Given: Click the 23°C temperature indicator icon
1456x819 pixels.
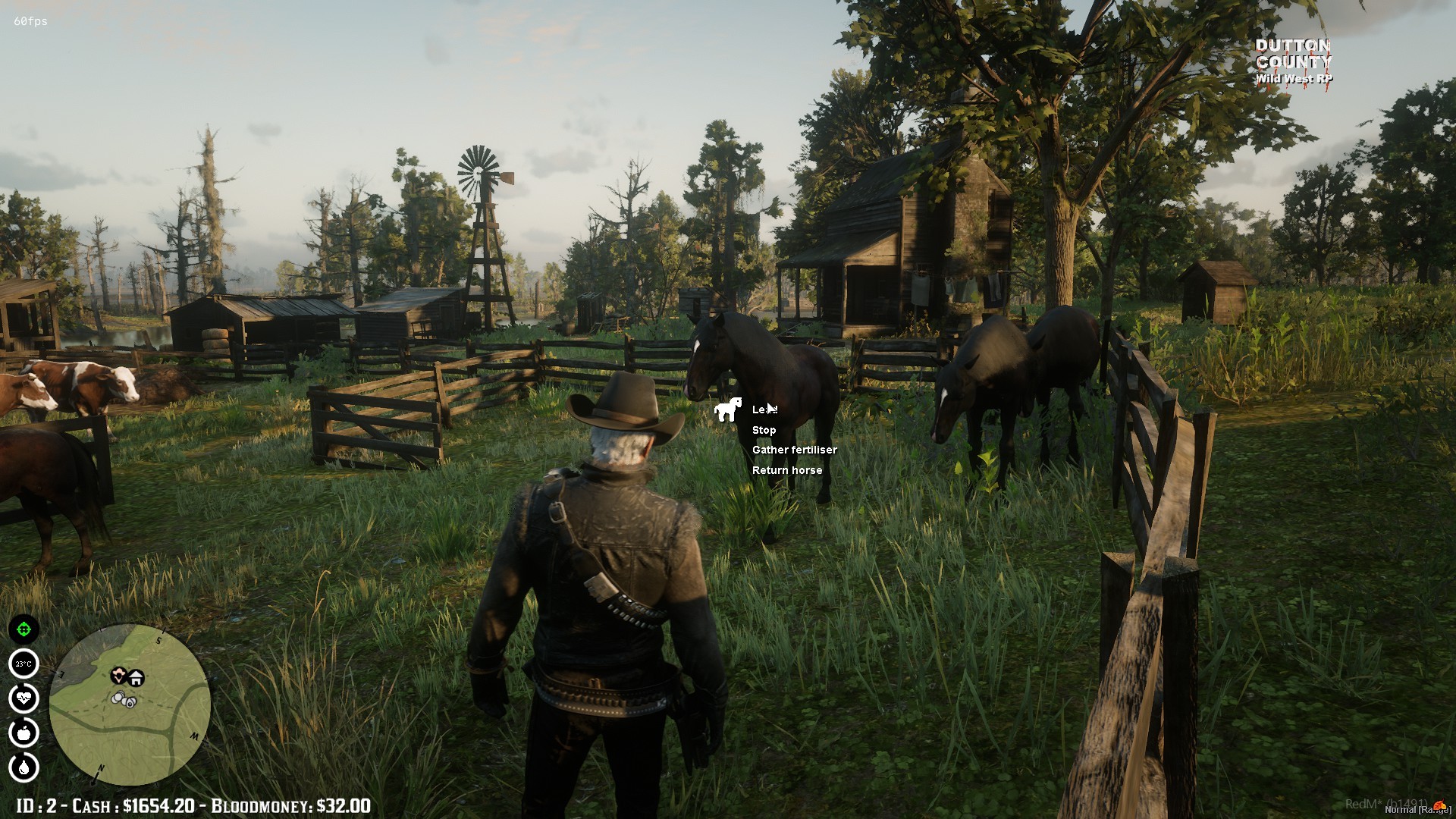Looking at the screenshot, I should 24,664.
